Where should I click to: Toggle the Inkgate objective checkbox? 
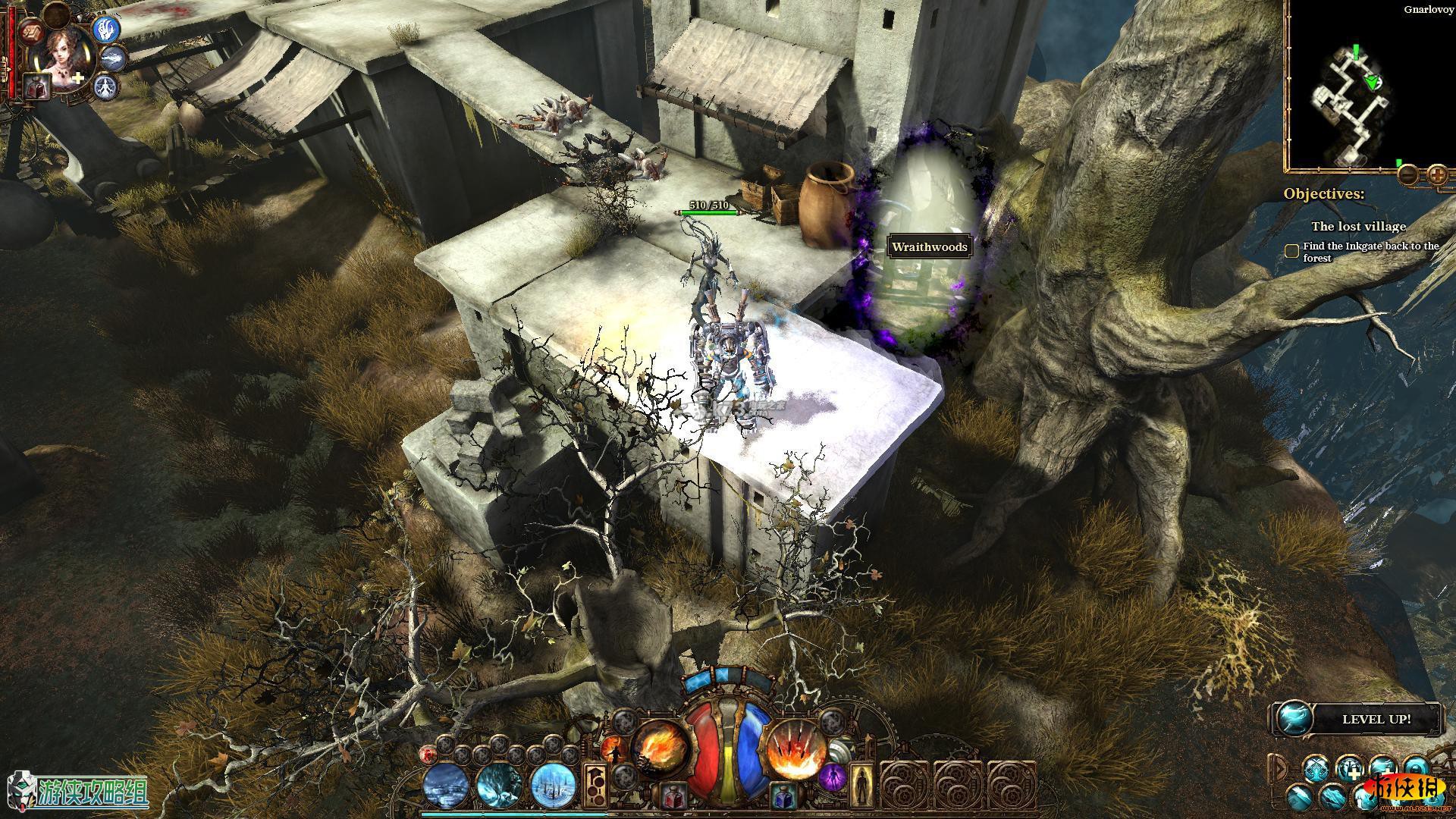point(1292,251)
